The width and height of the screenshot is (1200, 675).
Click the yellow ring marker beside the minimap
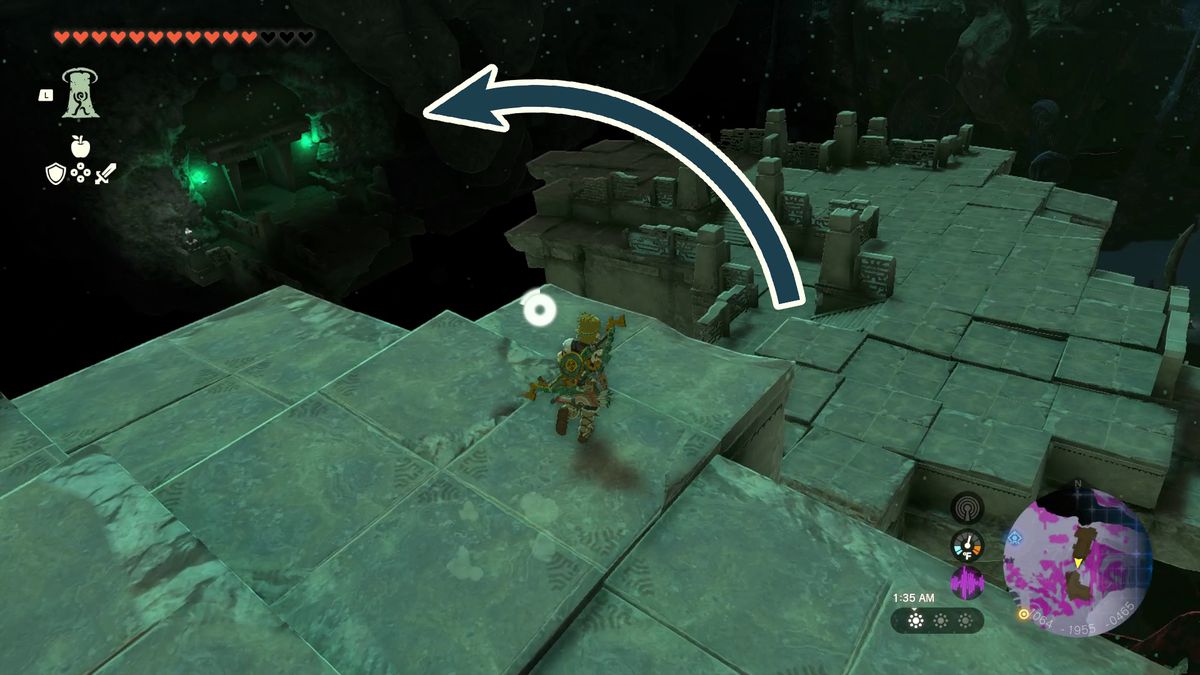[x=1023, y=614]
